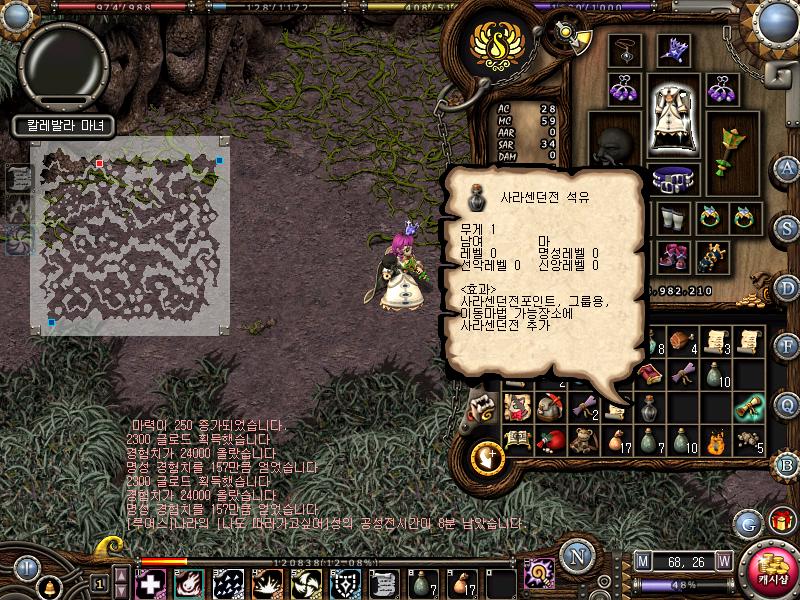Screen dimensions: 800x600
Task: Click the round B side button
Action: [787, 462]
